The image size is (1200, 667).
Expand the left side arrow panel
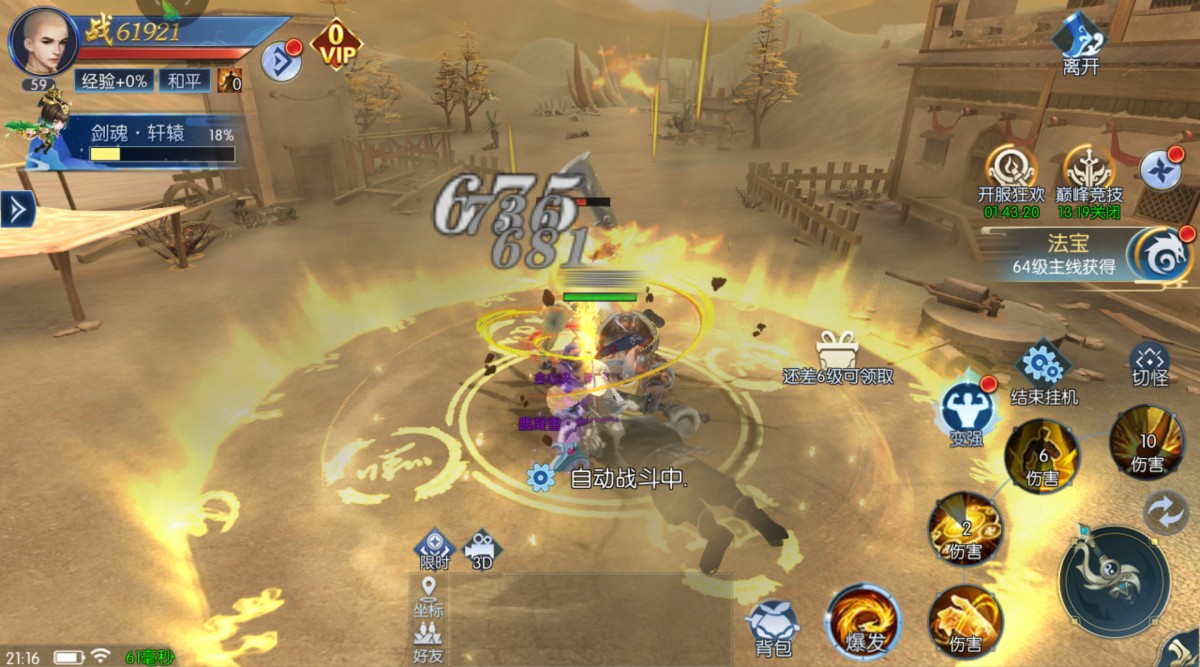point(17,209)
